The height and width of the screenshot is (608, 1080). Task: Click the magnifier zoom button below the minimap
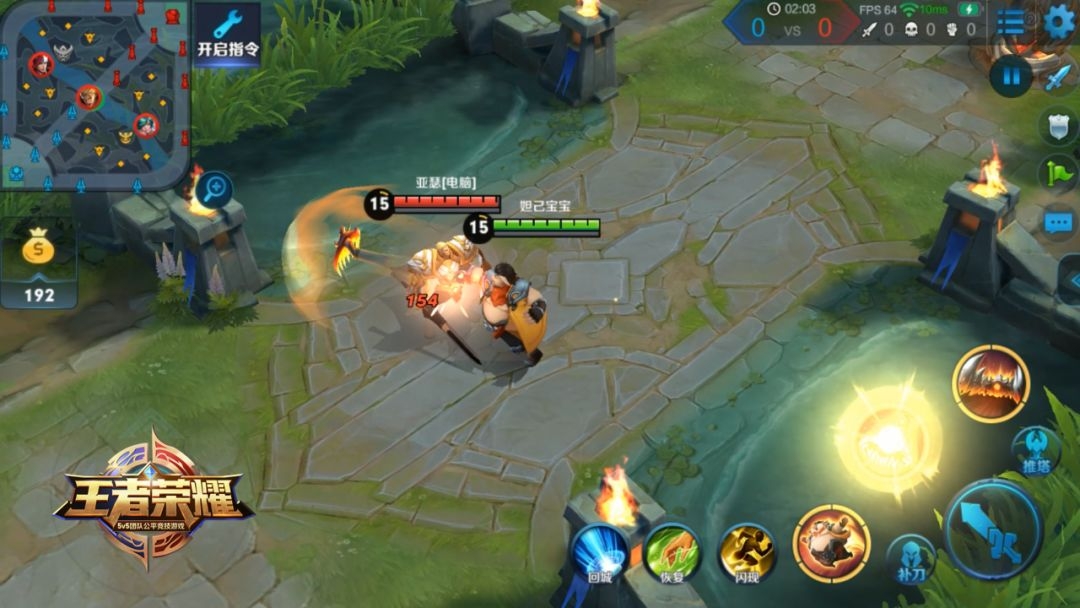click(212, 189)
